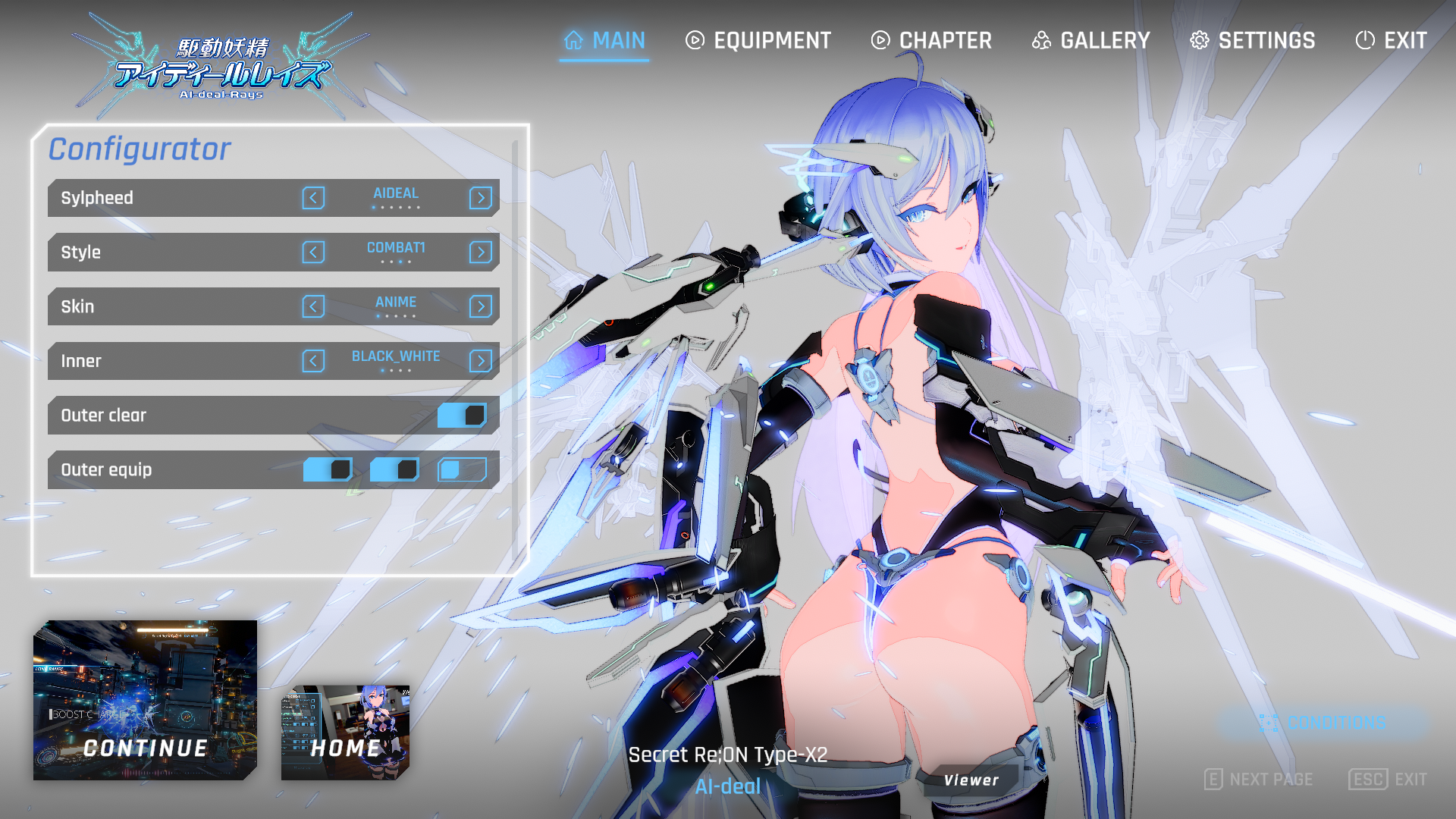Image resolution: width=1456 pixels, height=819 pixels.
Task: Toggle the third Outer equip switch
Action: [462, 470]
